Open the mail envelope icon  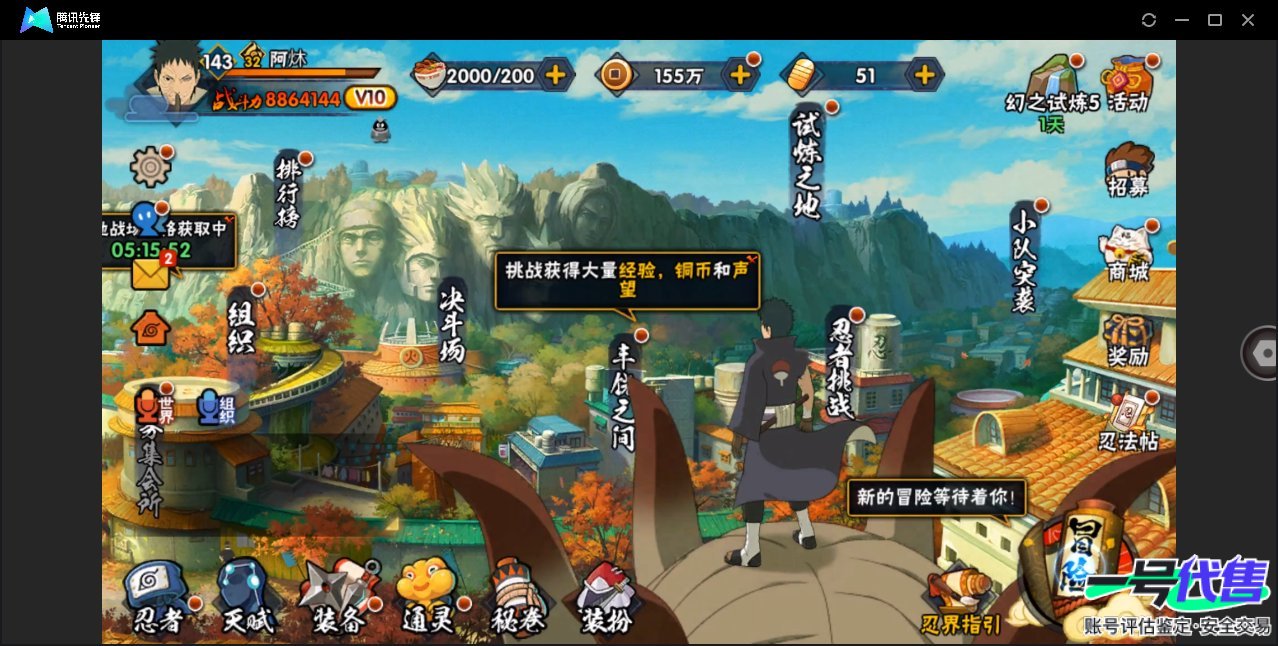(151, 272)
